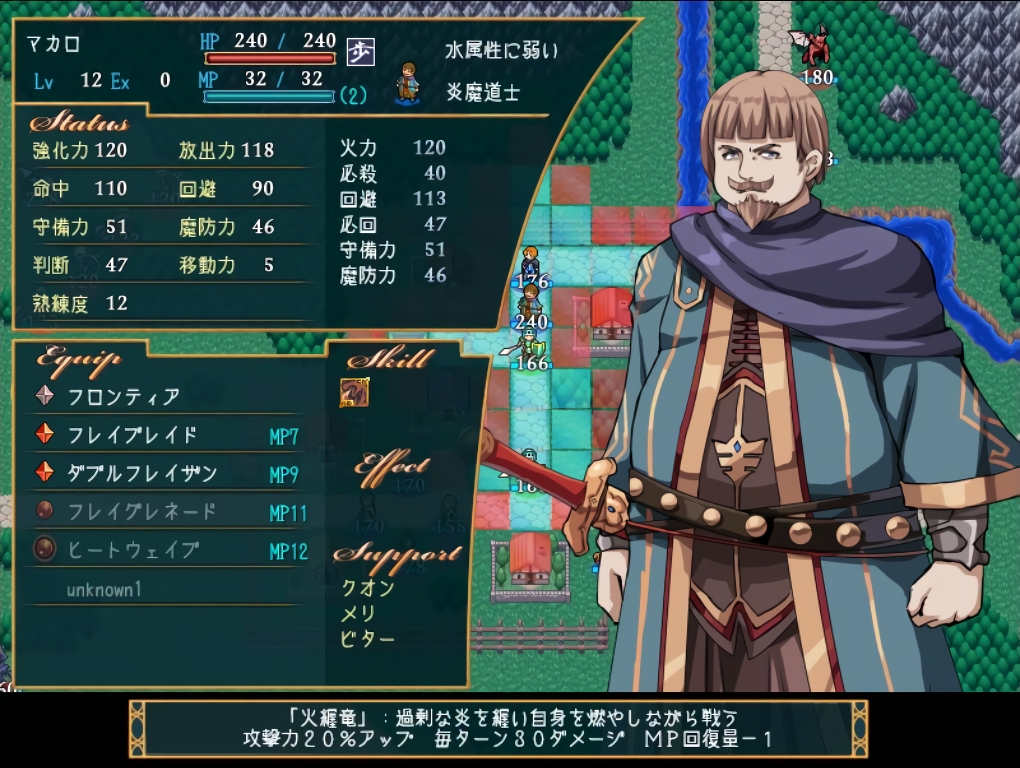1020x768 pixels.
Task: Select the ヒートウェイブ spell row
Action: point(133,550)
